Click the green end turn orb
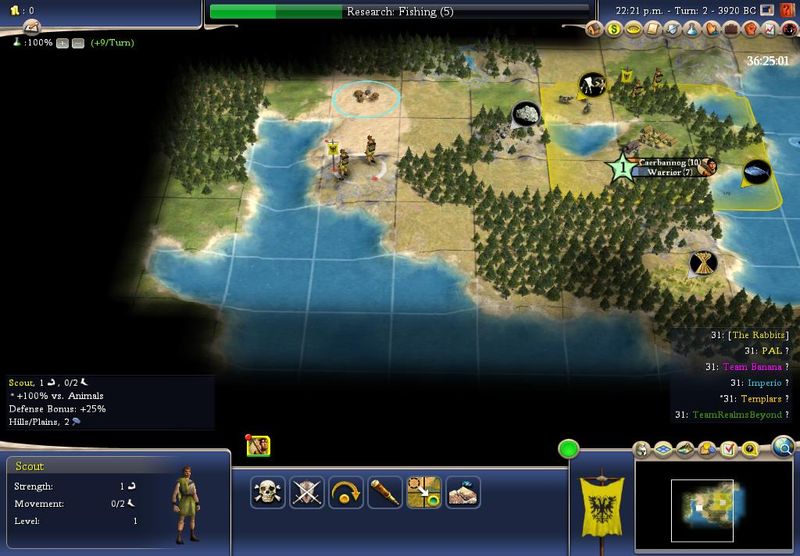Viewport: 800px width, 556px height. (x=569, y=449)
